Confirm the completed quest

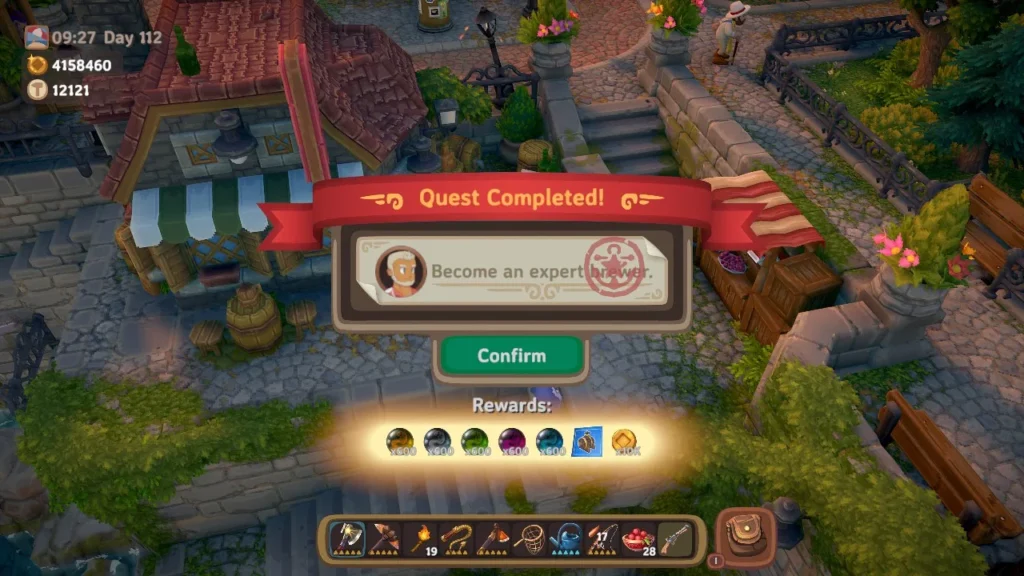(511, 356)
